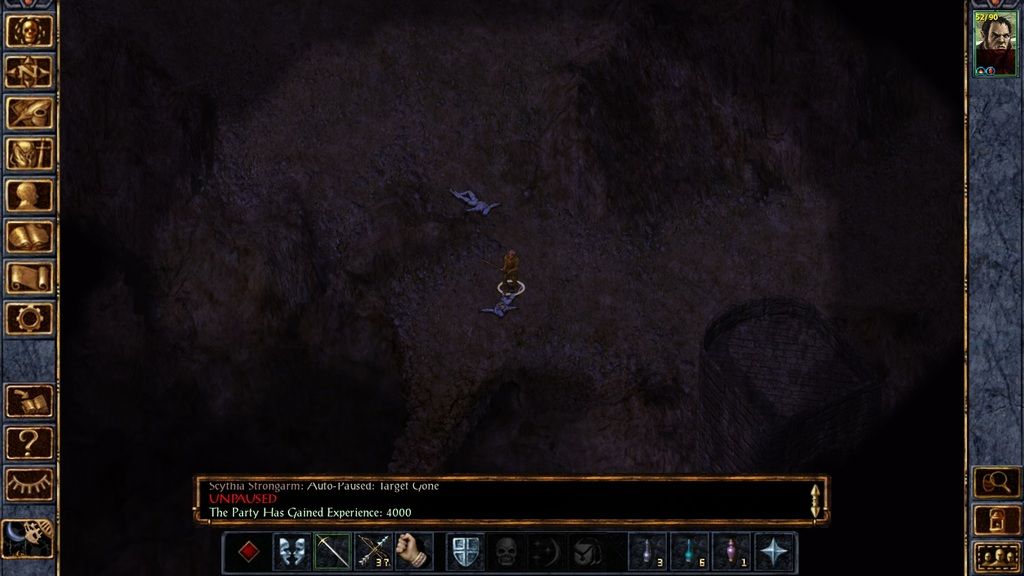Toggle the eyelash hide-interface button

pos(29,484)
